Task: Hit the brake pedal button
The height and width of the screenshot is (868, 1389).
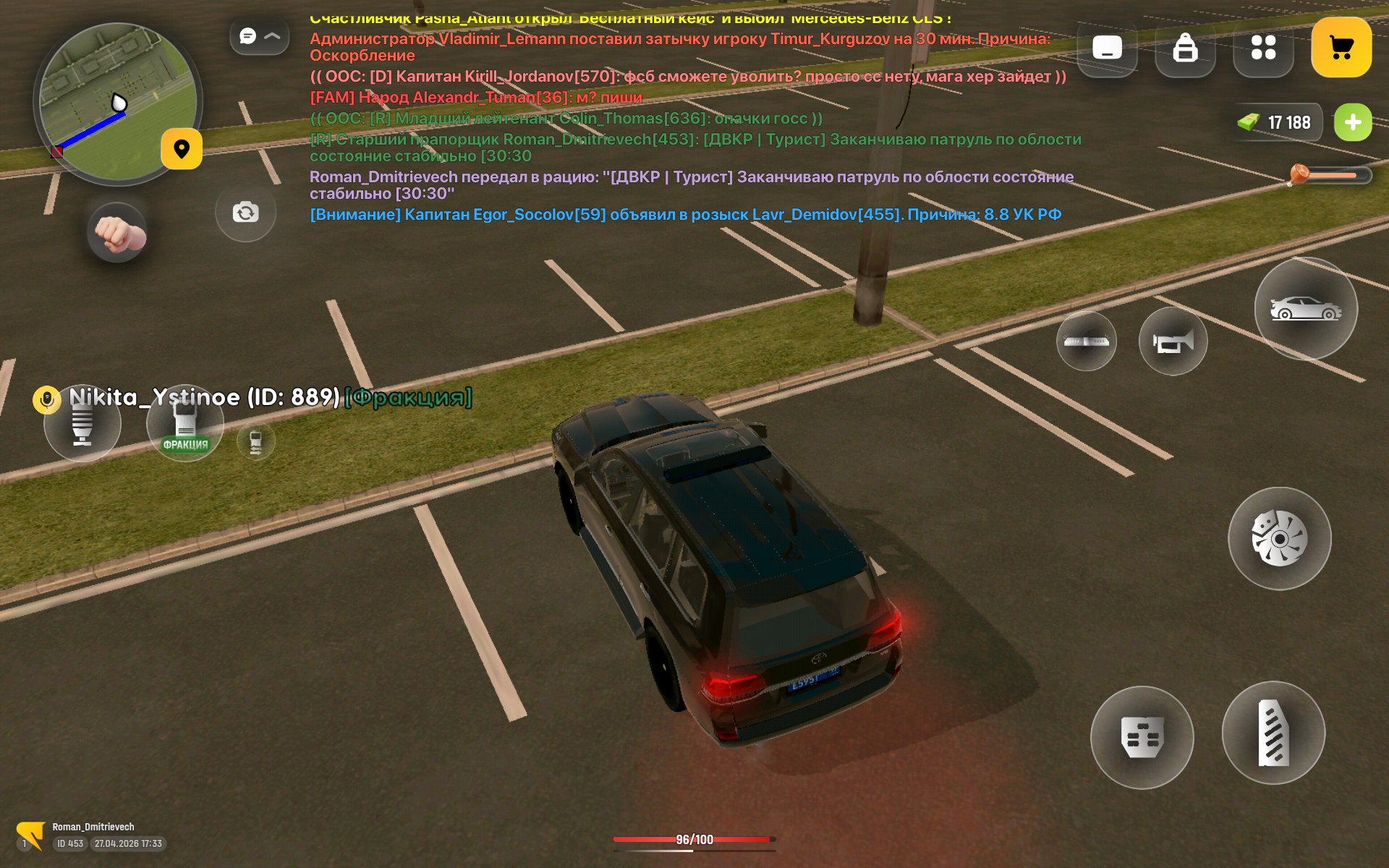Action: (1142, 737)
